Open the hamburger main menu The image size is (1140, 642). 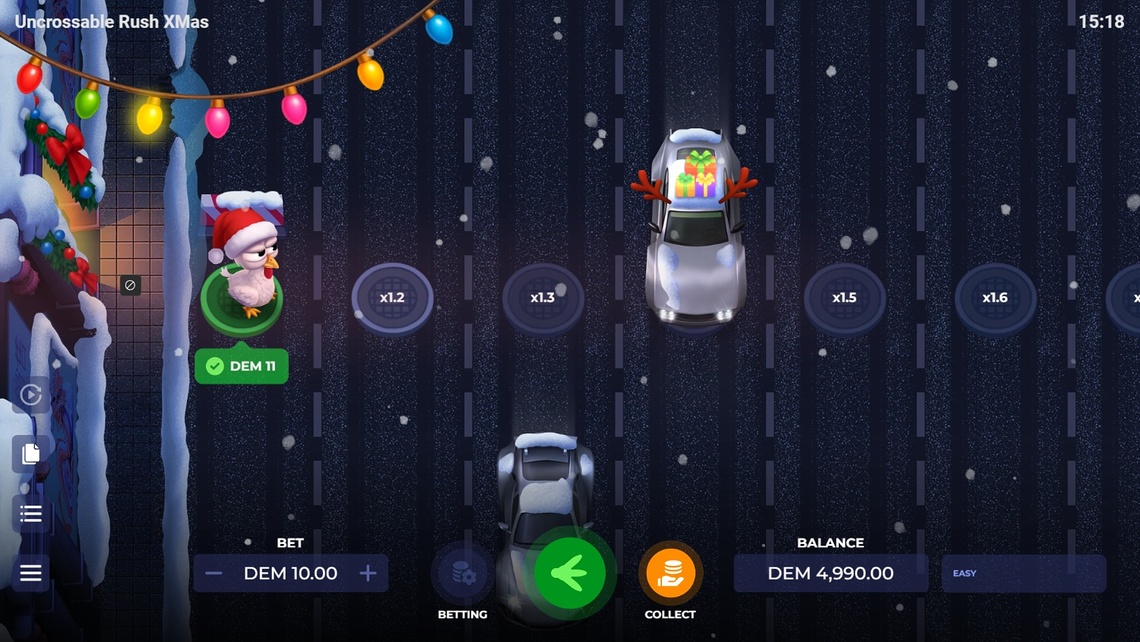pyautogui.click(x=31, y=573)
